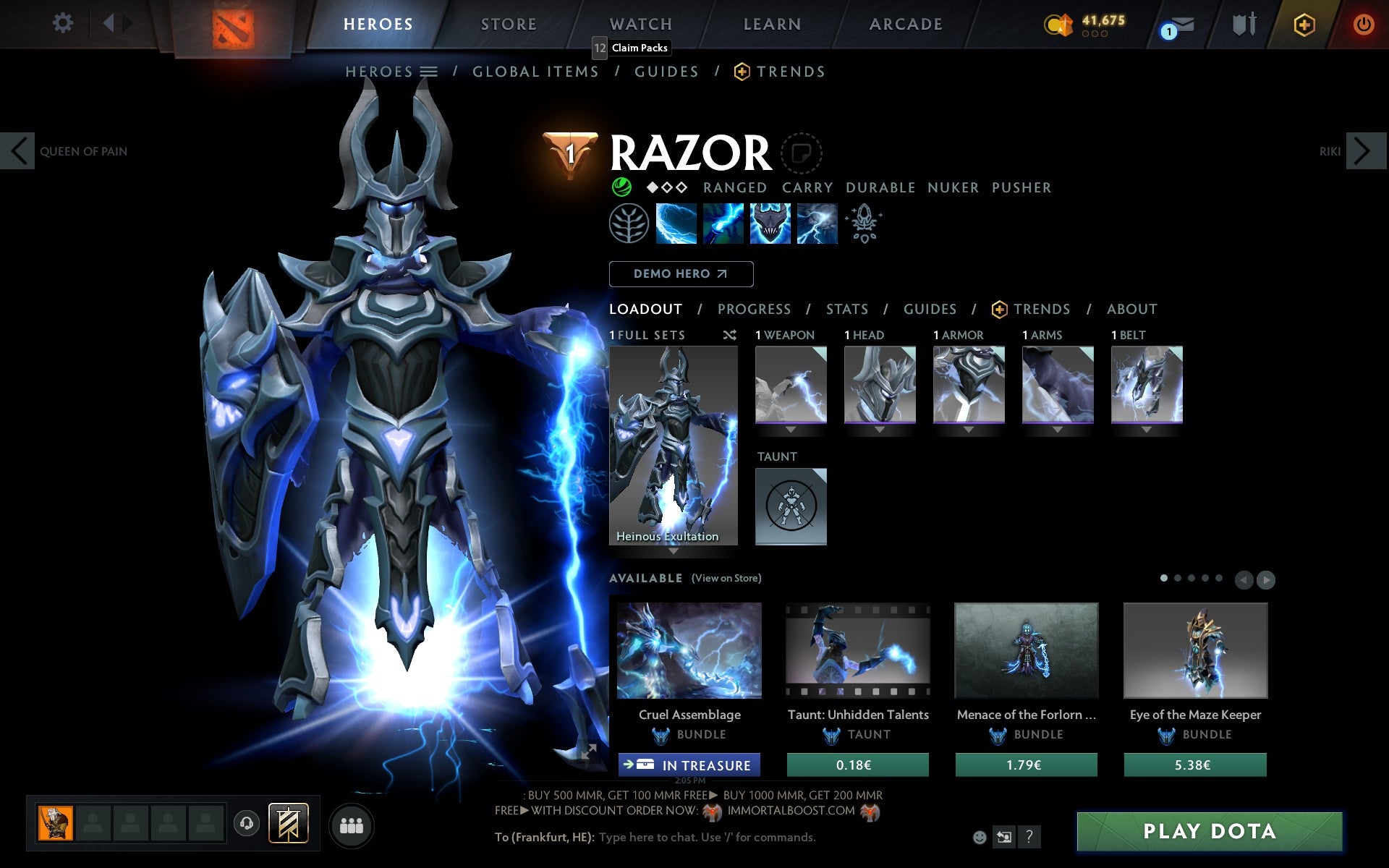Open the settings gear icon
Screen dimensions: 1389x868
click(64, 23)
